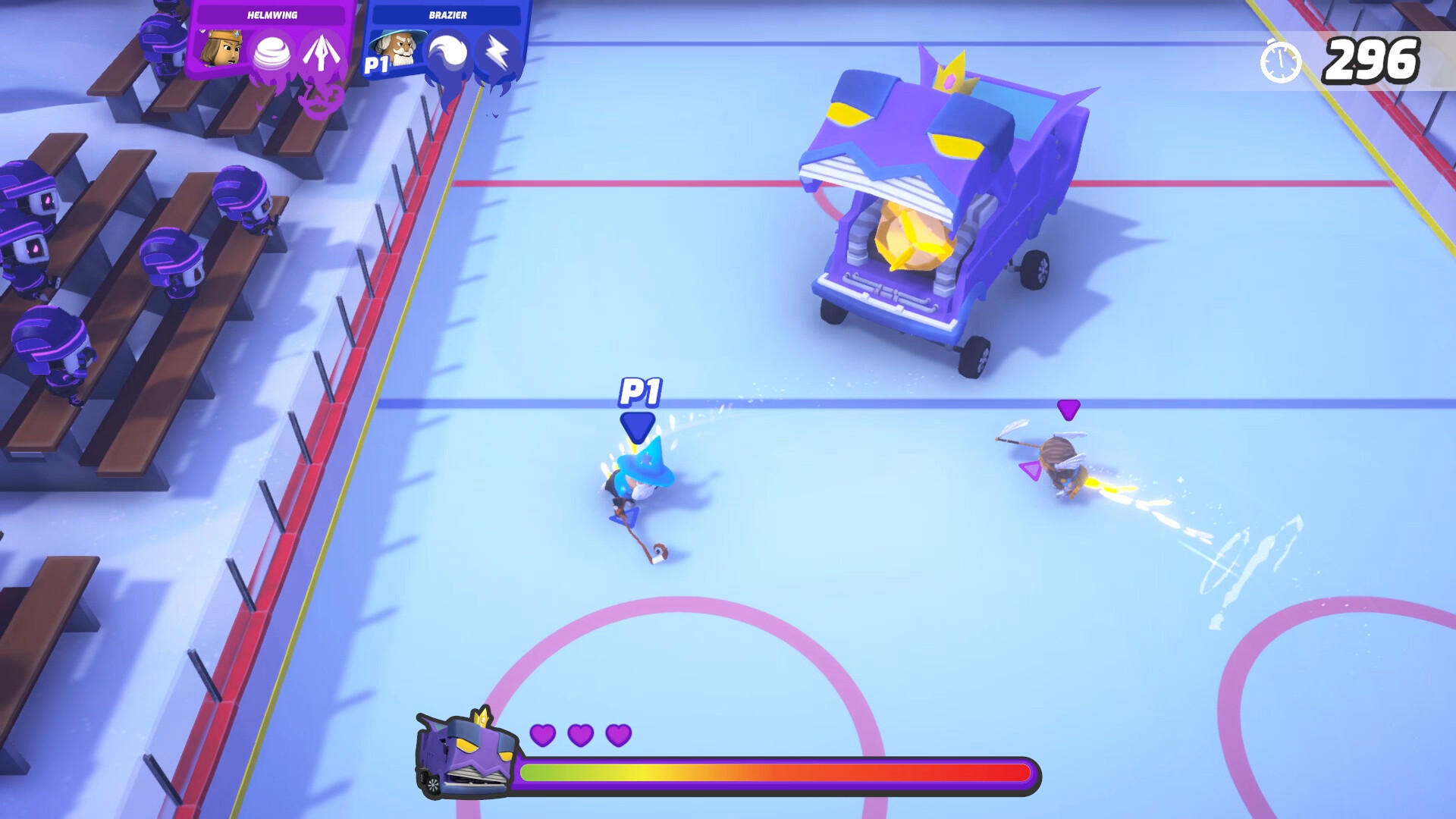Image resolution: width=1456 pixels, height=819 pixels.
Task: Expand the purple triangle above Helmwing
Action: tap(1069, 409)
